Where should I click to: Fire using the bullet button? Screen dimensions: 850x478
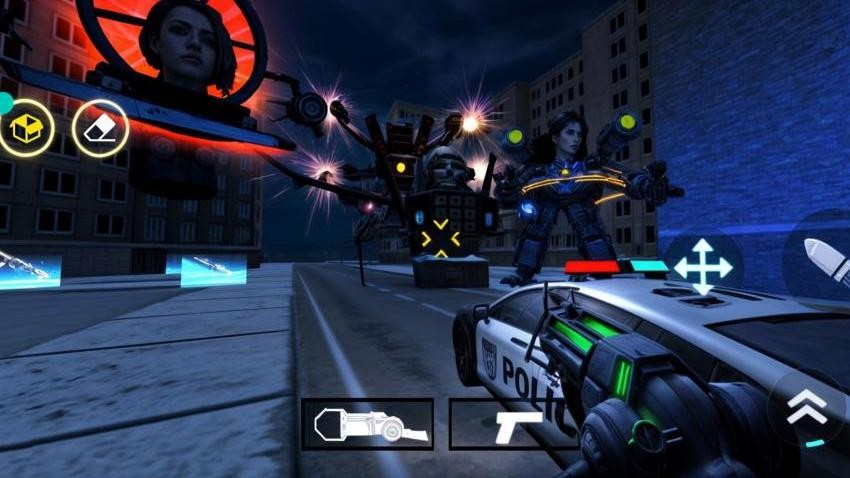[826, 257]
